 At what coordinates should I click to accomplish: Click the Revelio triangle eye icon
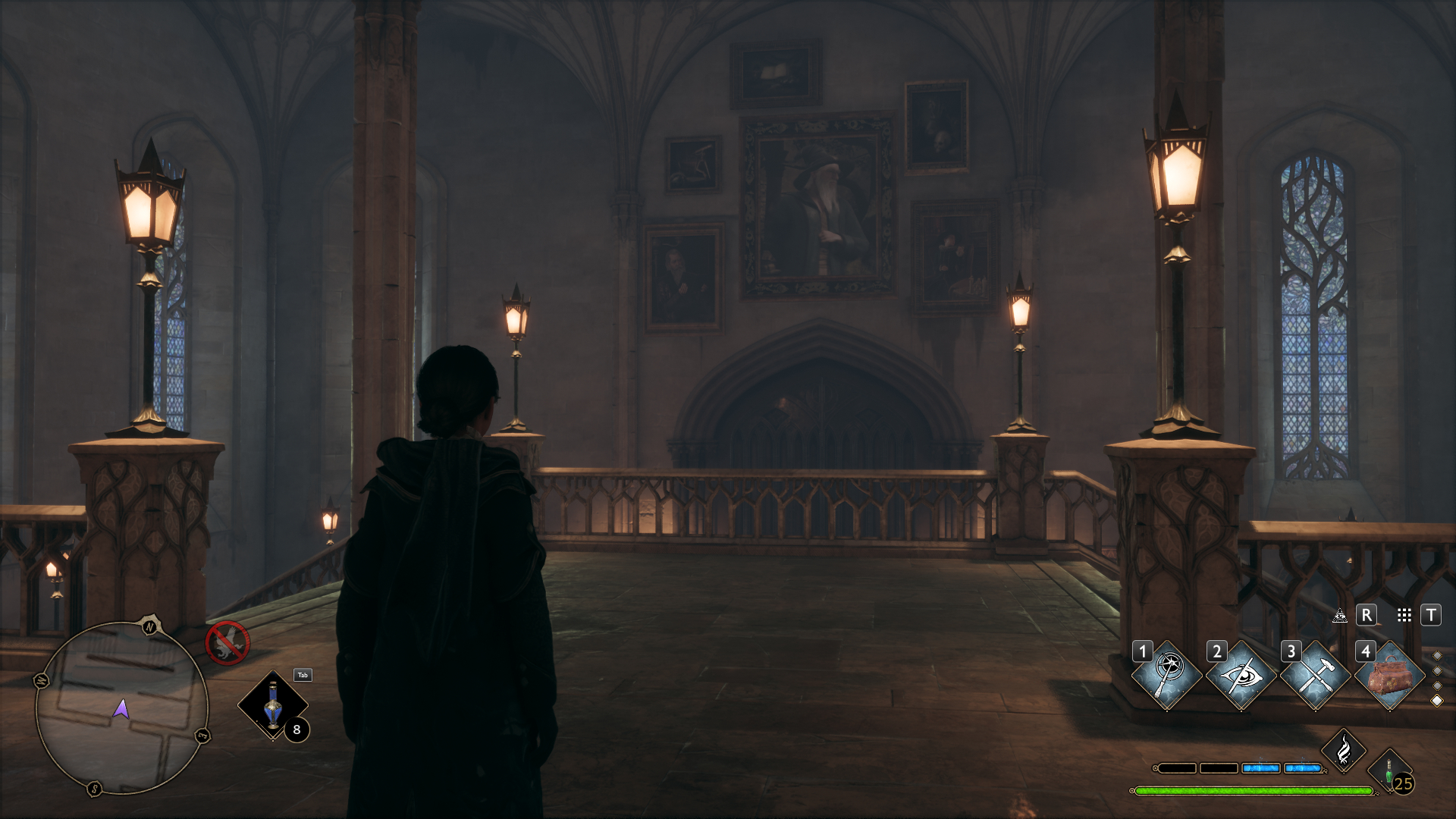1340,615
